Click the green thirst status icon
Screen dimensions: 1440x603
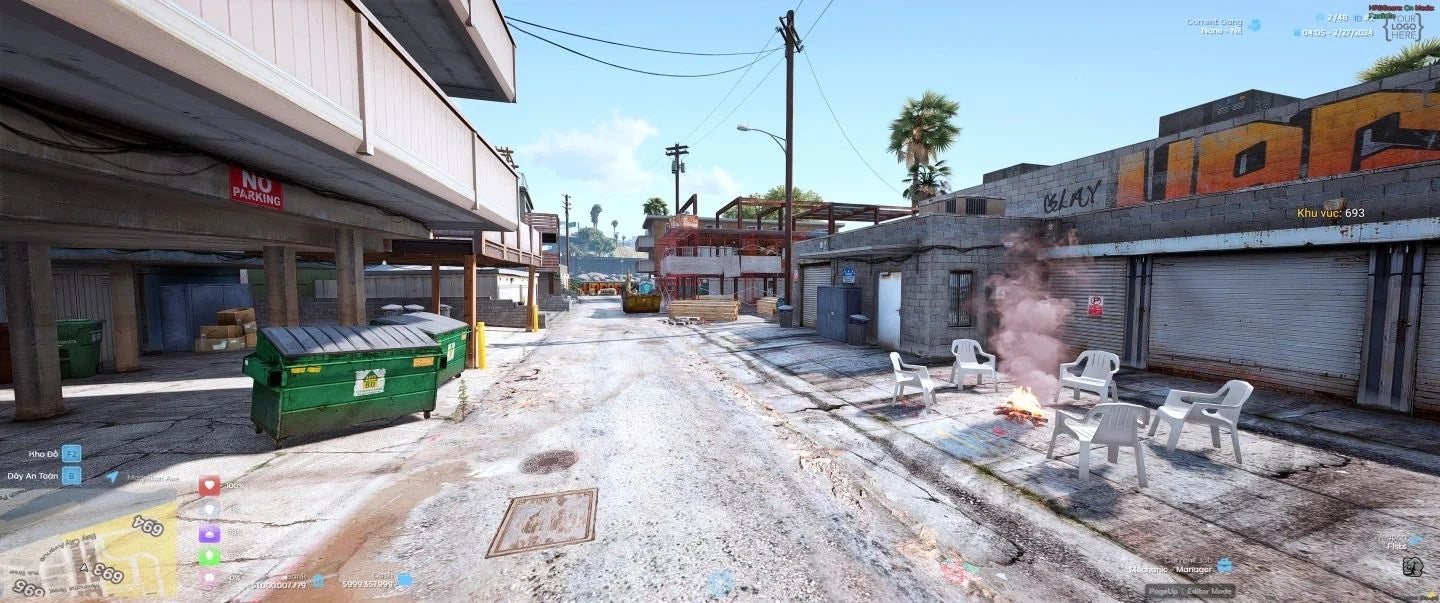[209, 556]
